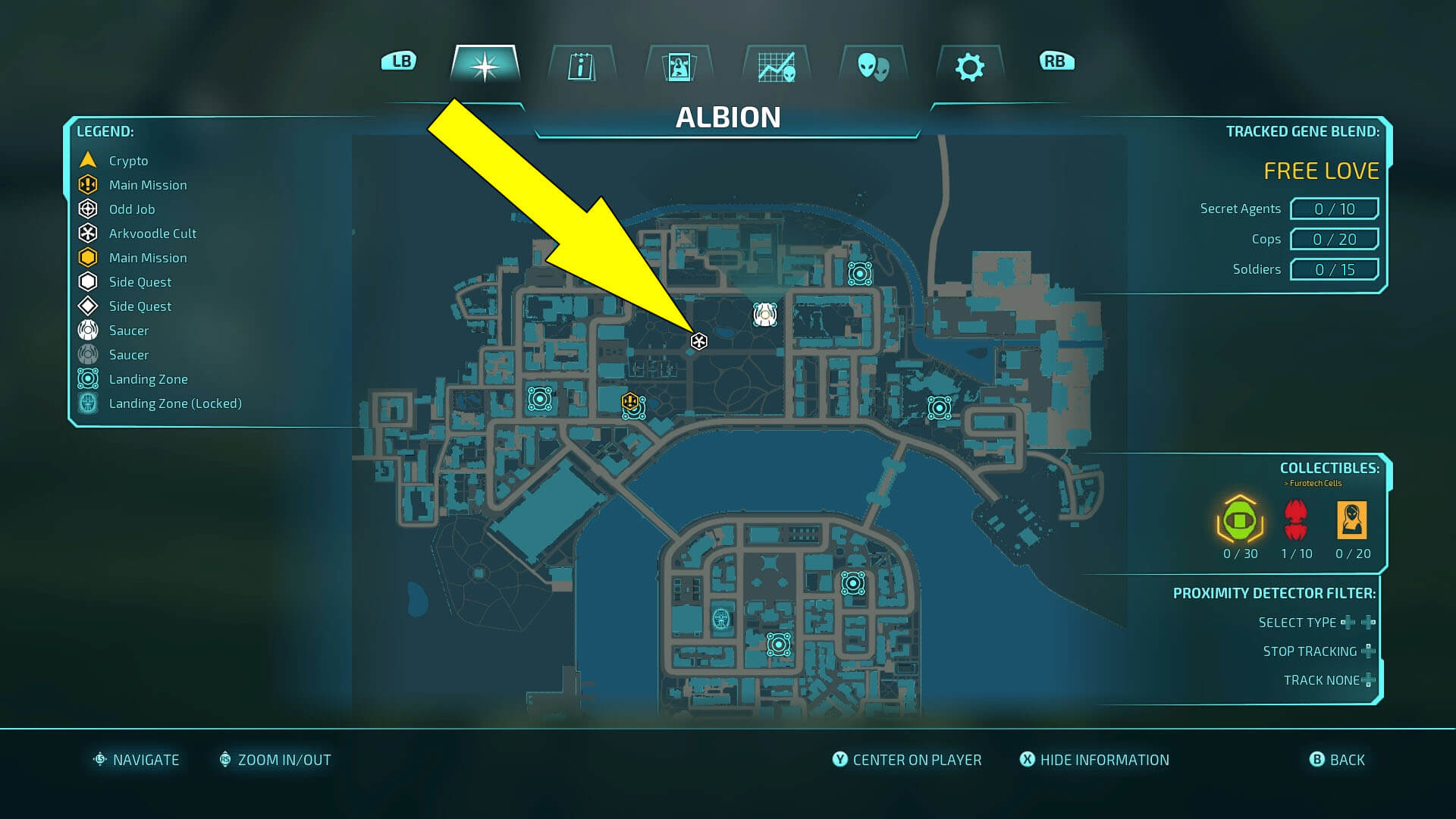Activate Stop Tracking in proximity detector filter
This screenshot has width=1456, height=819.
1310,651
